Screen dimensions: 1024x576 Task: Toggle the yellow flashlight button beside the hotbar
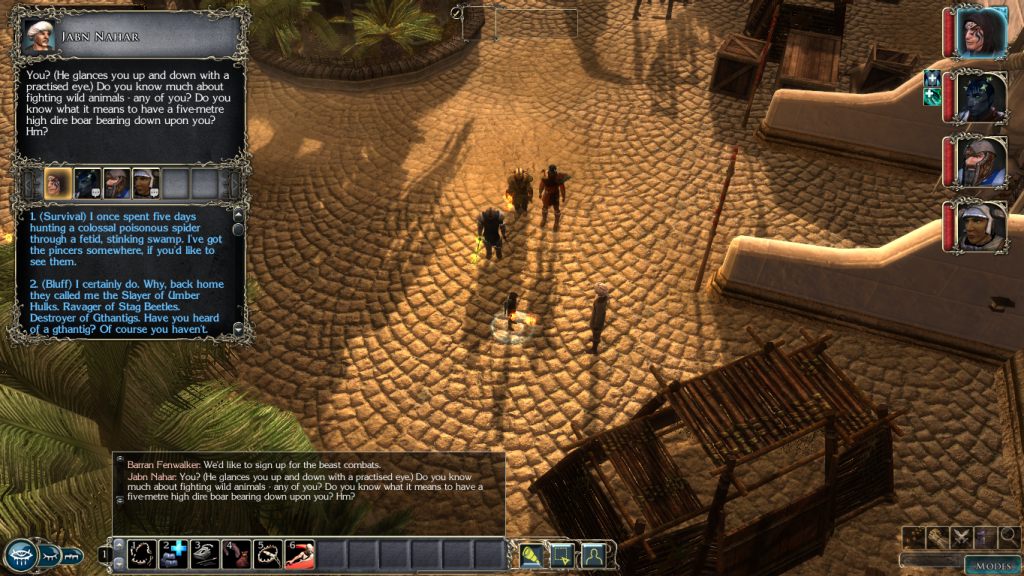(531, 553)
